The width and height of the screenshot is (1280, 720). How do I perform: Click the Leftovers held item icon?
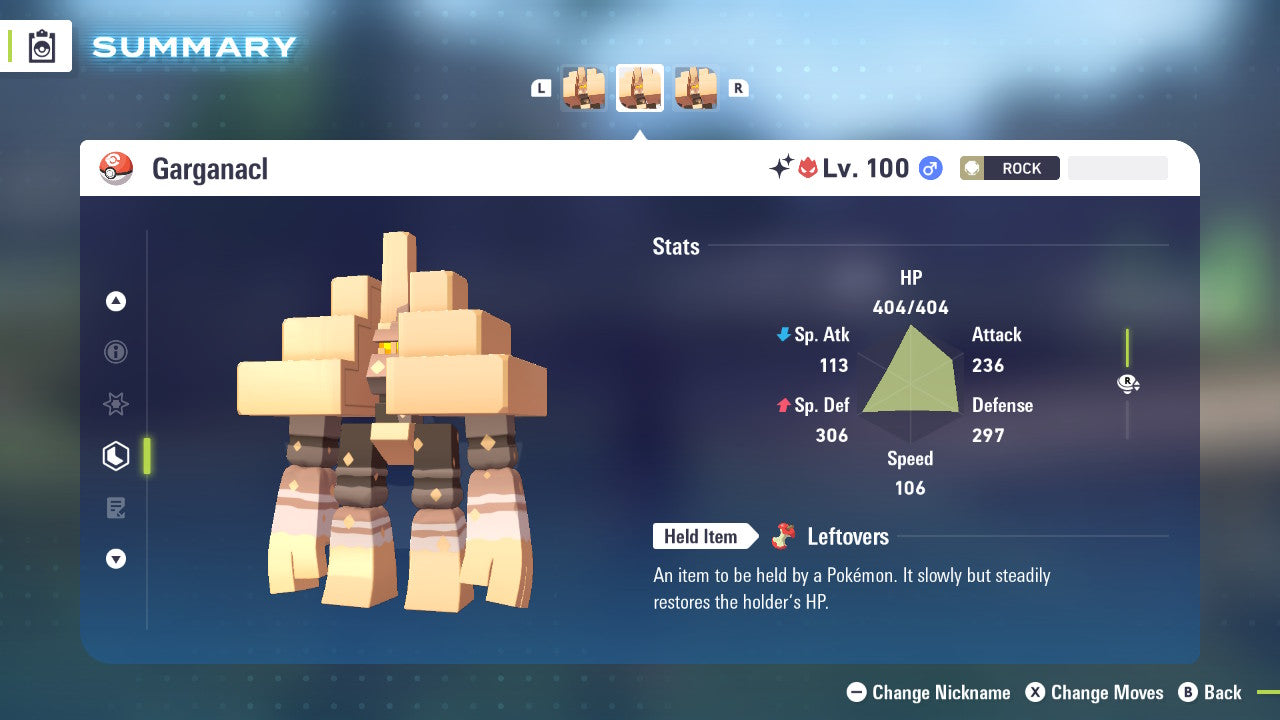point(782,536)
